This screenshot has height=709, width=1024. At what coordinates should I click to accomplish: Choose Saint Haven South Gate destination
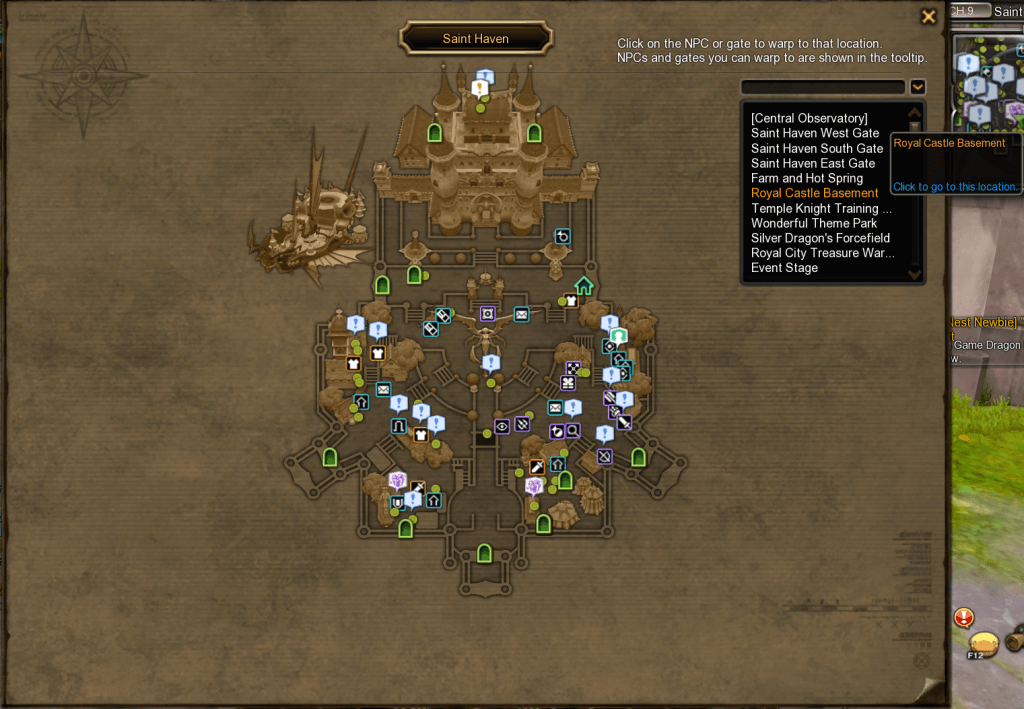pos(817,148)
